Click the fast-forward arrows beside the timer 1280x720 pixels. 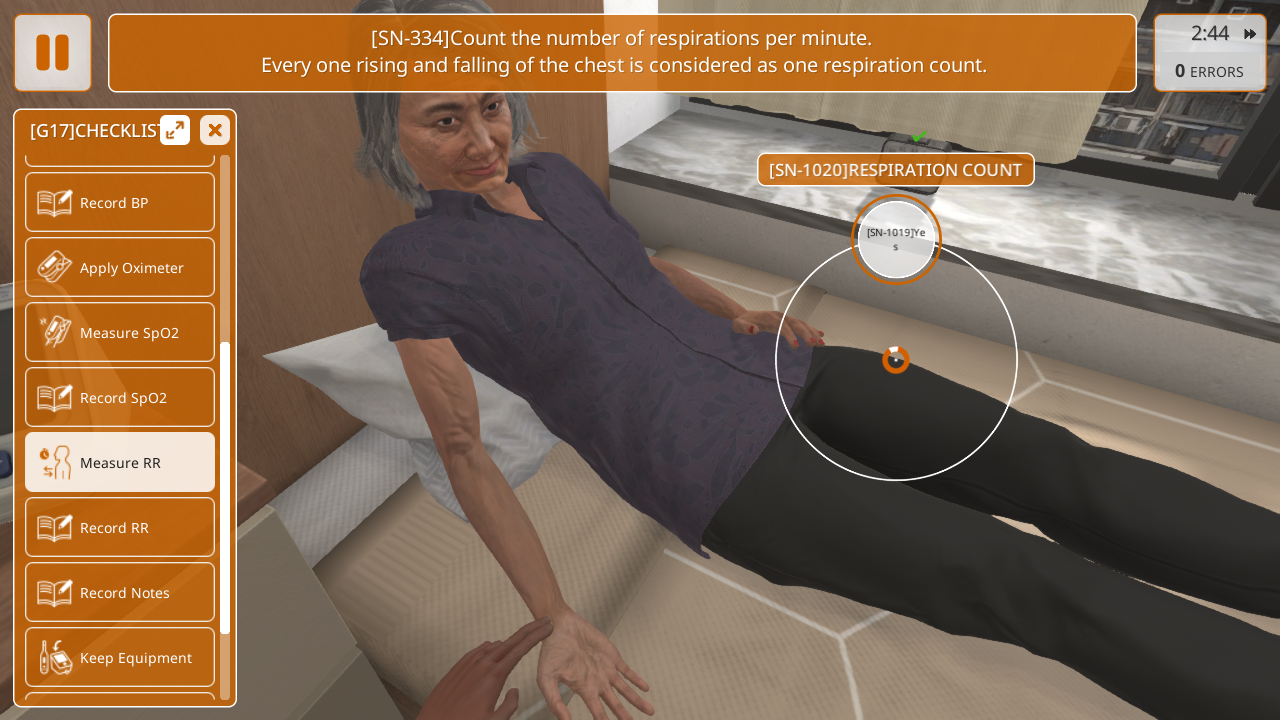pyautogui.click(x=1250, y=34)
